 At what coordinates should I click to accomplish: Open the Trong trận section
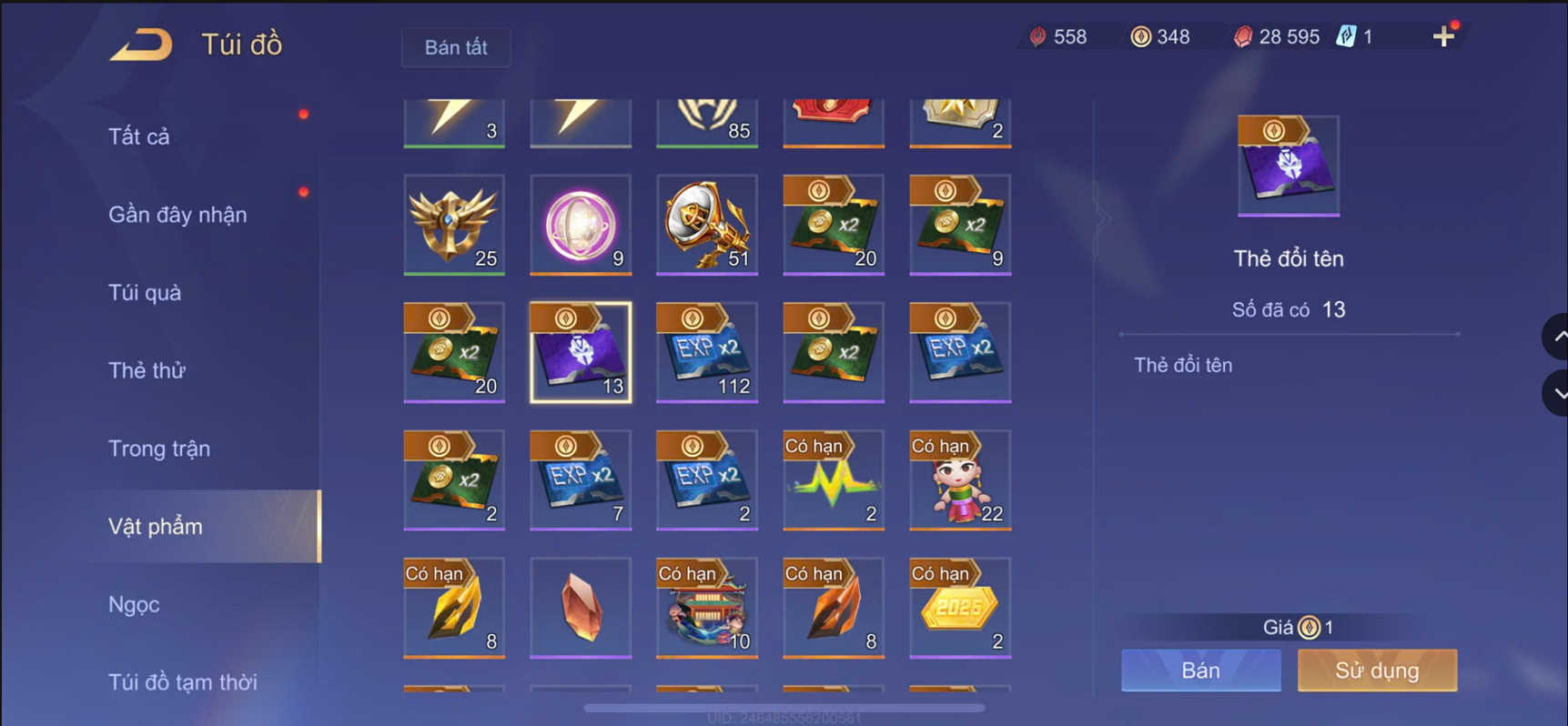[x=159, y=448]
